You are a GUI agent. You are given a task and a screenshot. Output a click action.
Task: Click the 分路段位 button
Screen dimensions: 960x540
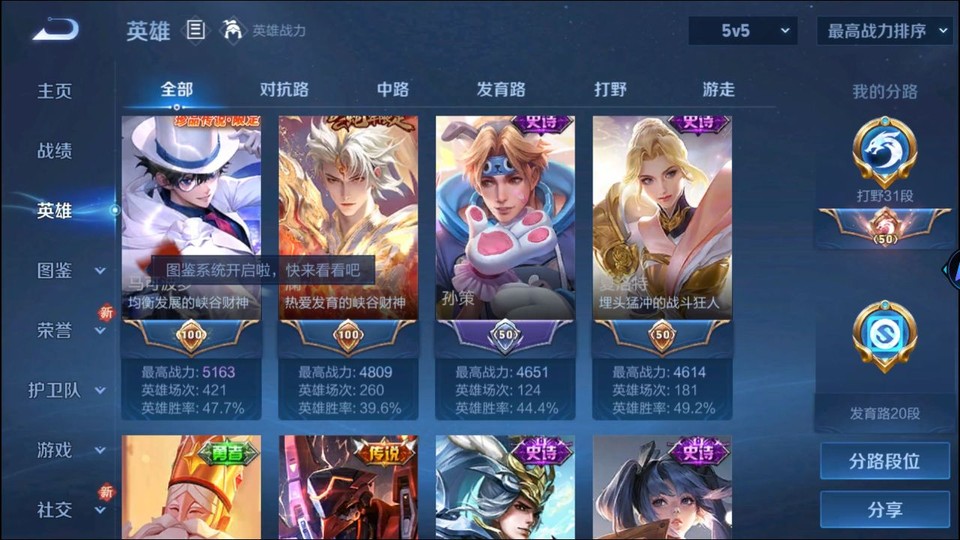tap(884, 461)
